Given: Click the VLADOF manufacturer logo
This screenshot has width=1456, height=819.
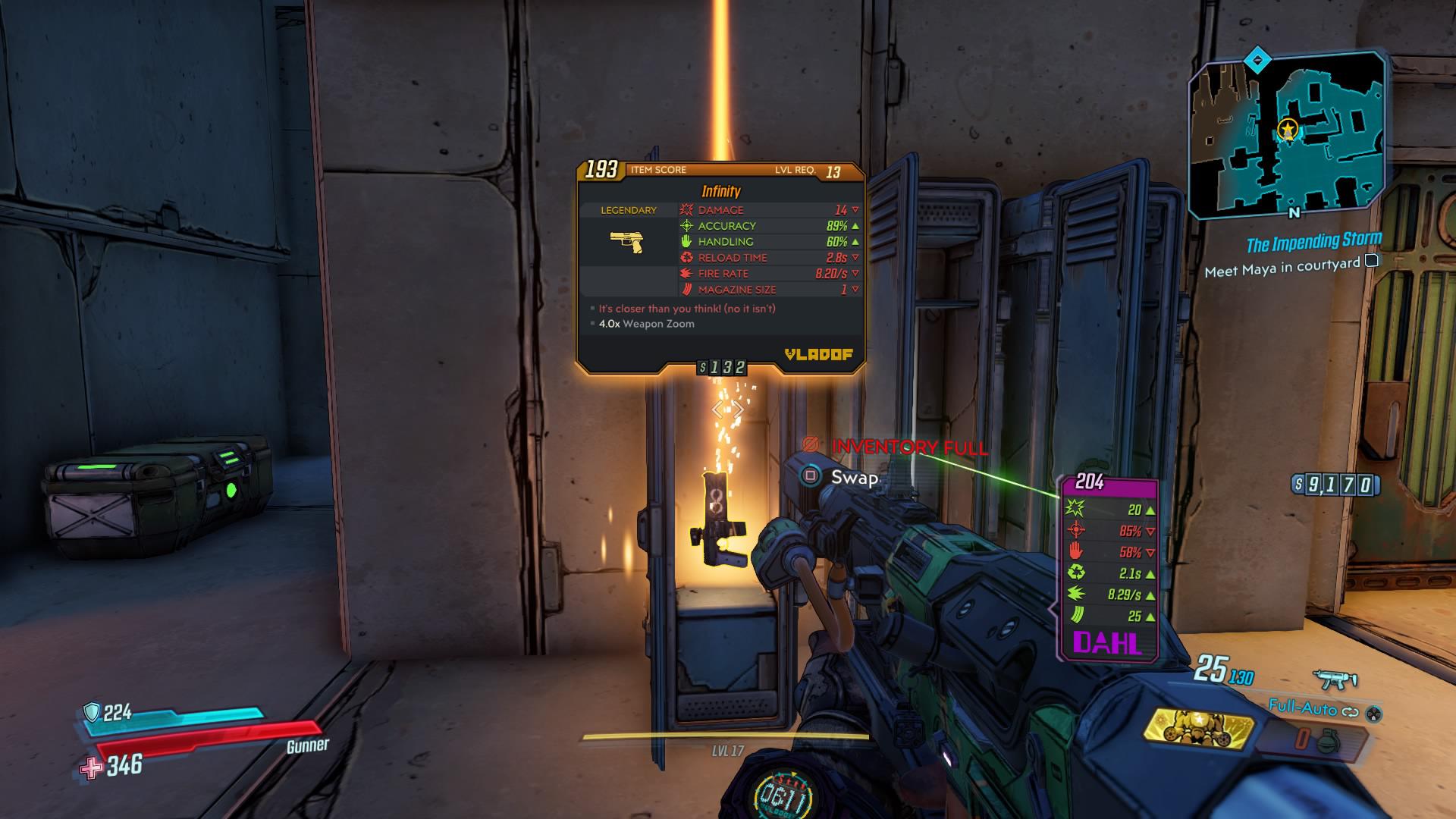Looking at the screenshot, I should point(819,353).
